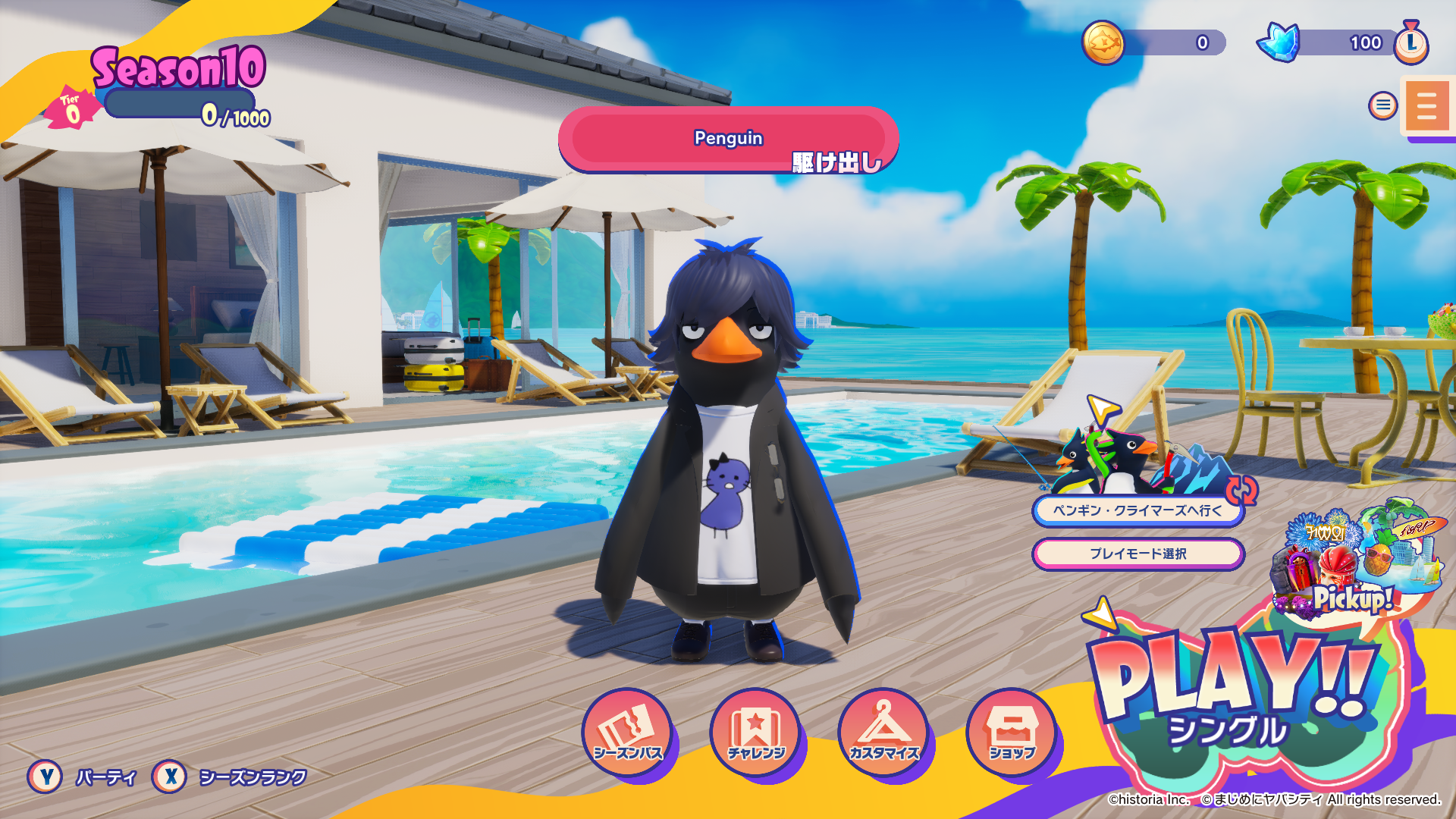
Task: Visit the ショップ store
Action: click(1012, 733)
